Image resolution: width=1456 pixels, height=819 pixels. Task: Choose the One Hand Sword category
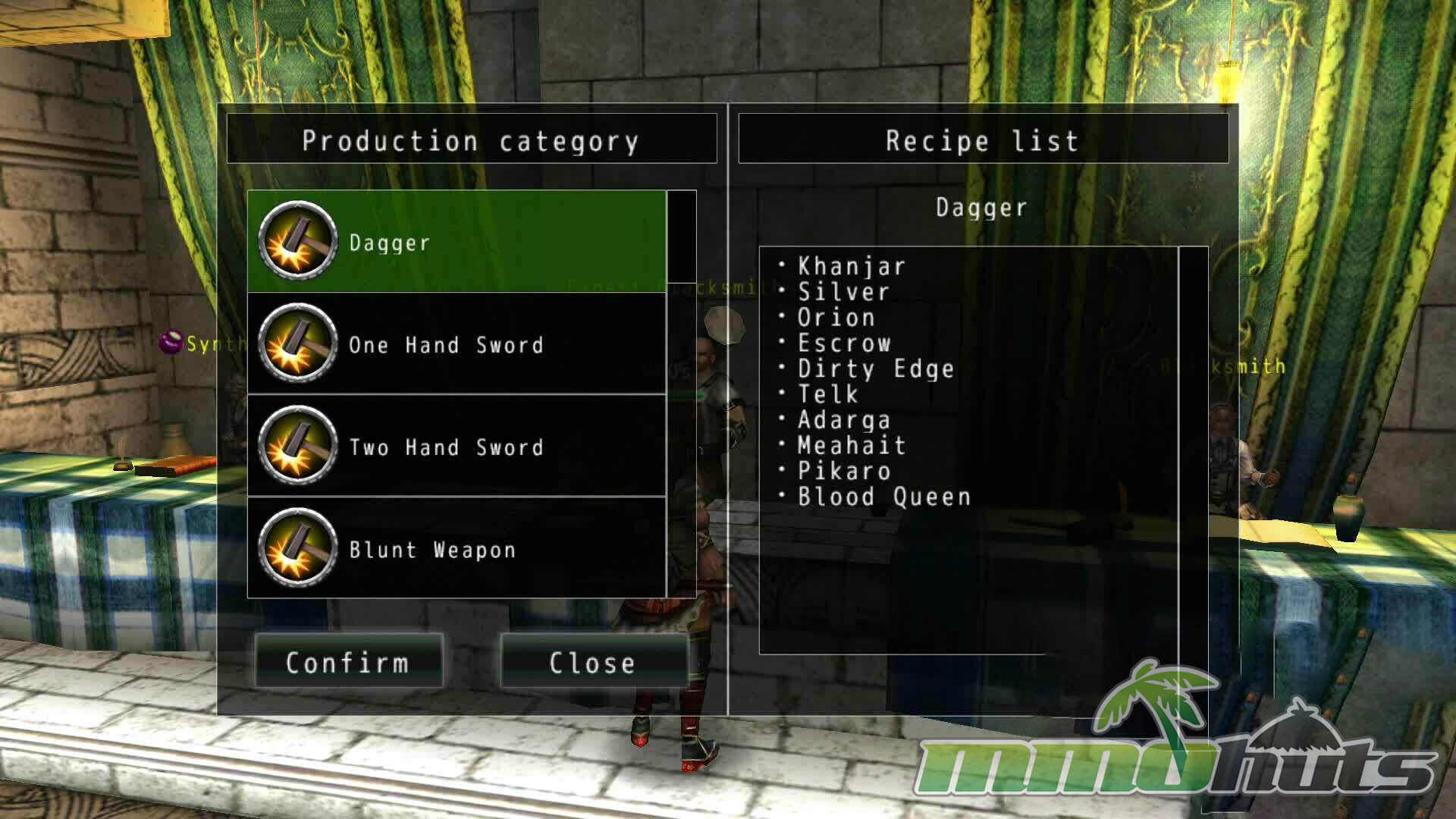pyautogui.click(x=457, y=344)
